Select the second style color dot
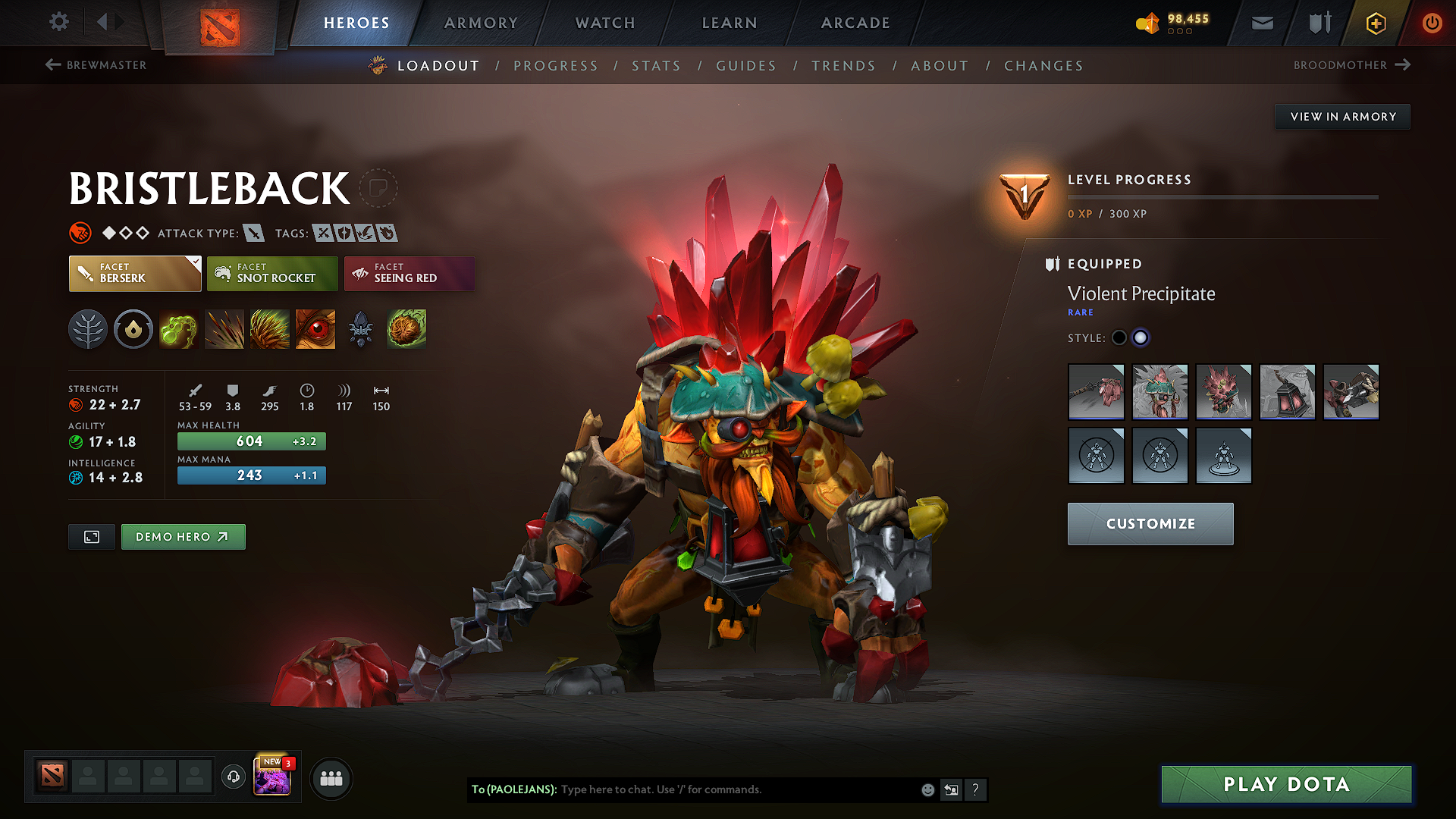 point(1141,337)
